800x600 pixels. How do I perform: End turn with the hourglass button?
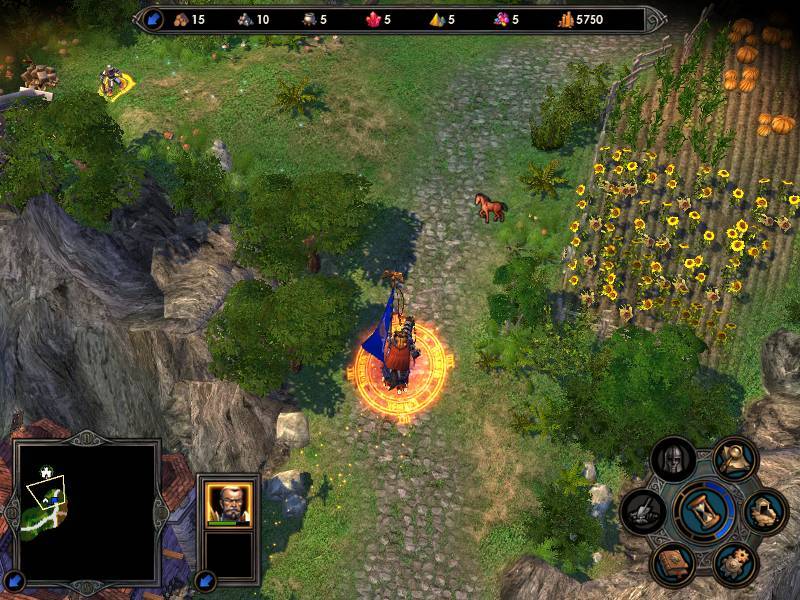pos(705,509)
